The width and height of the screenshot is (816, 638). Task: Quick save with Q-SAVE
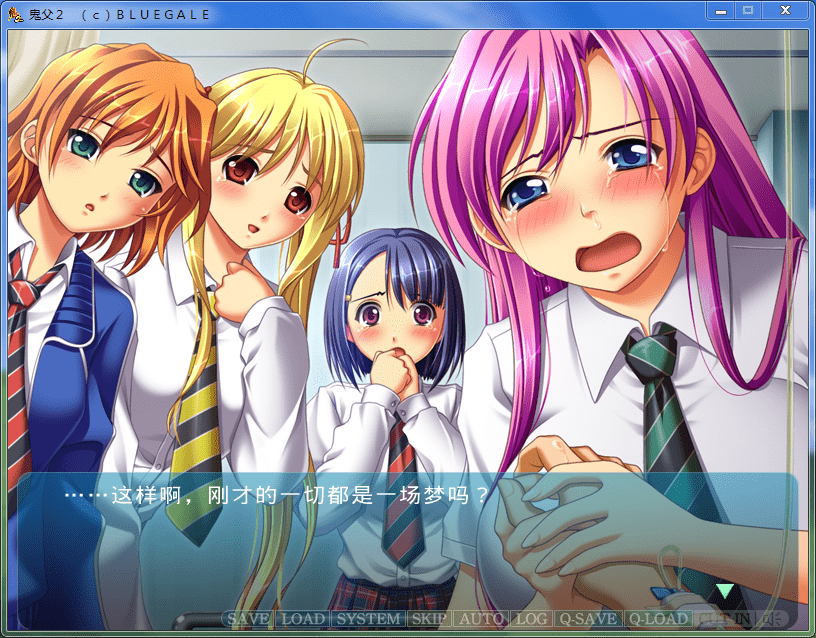(587, 619)
